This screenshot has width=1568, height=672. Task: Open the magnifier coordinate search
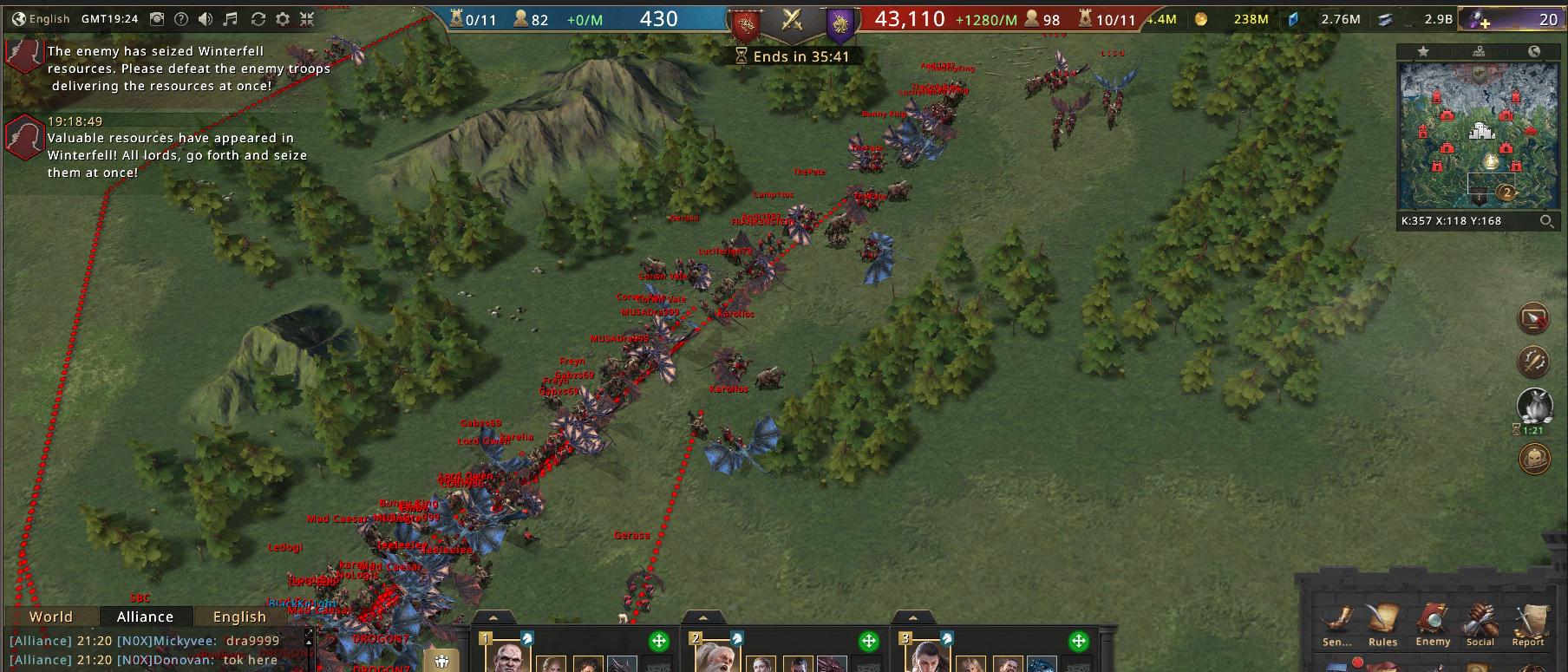1546,221
